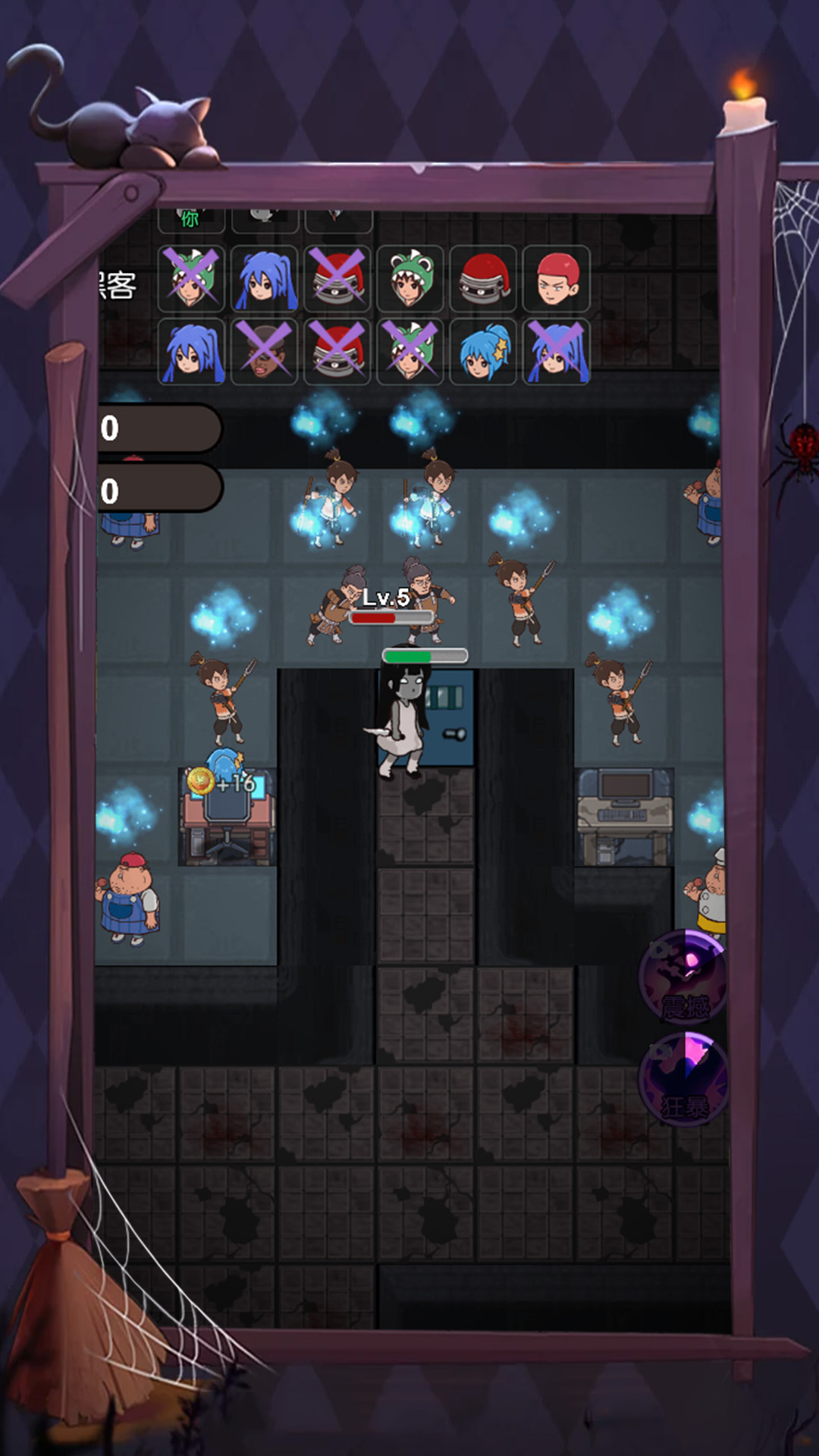
Task: Activate the 震撼 skill button
Action: click(684, 978)
